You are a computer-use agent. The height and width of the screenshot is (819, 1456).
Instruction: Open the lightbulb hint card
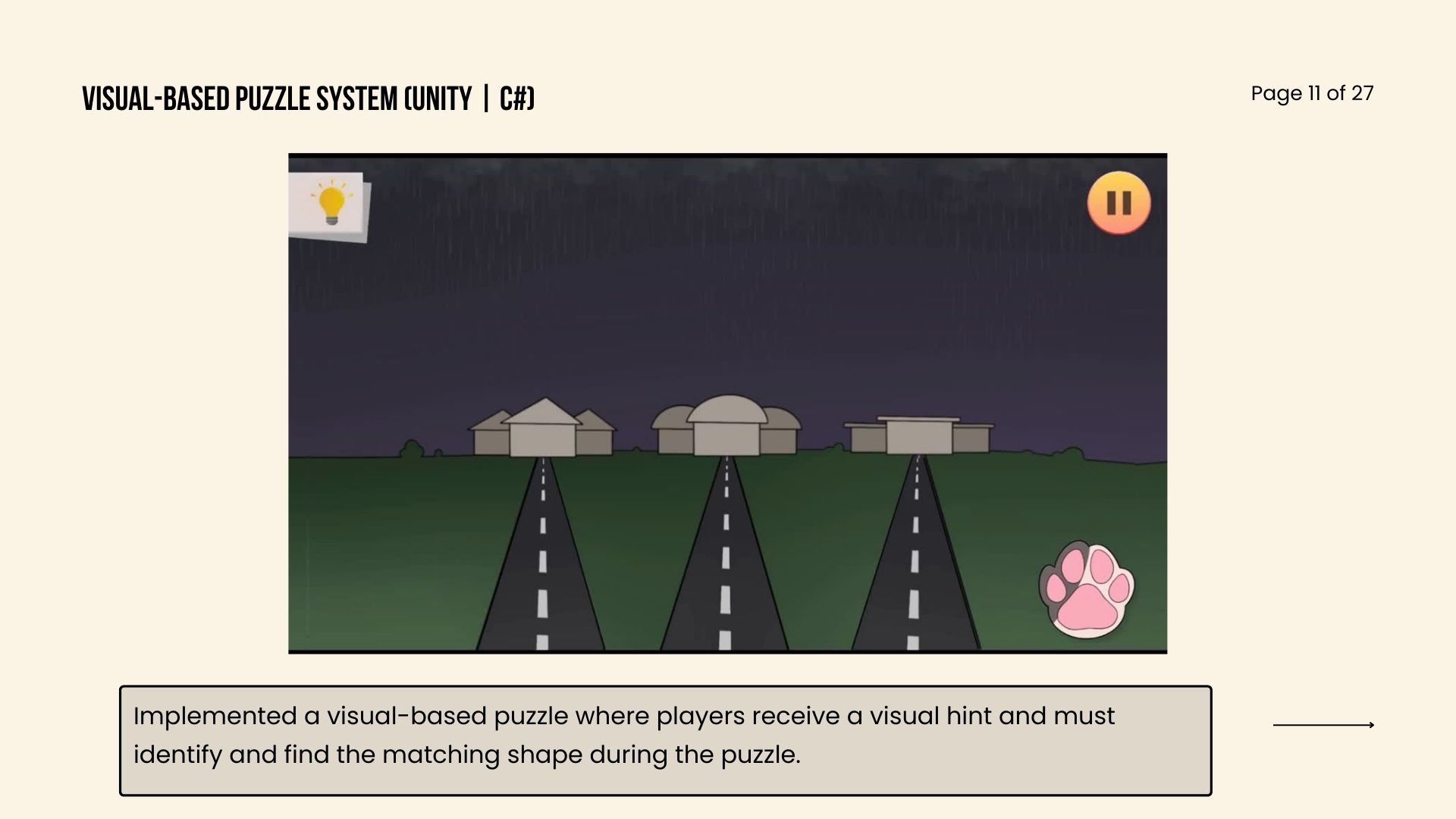click(x=330, y=205)
